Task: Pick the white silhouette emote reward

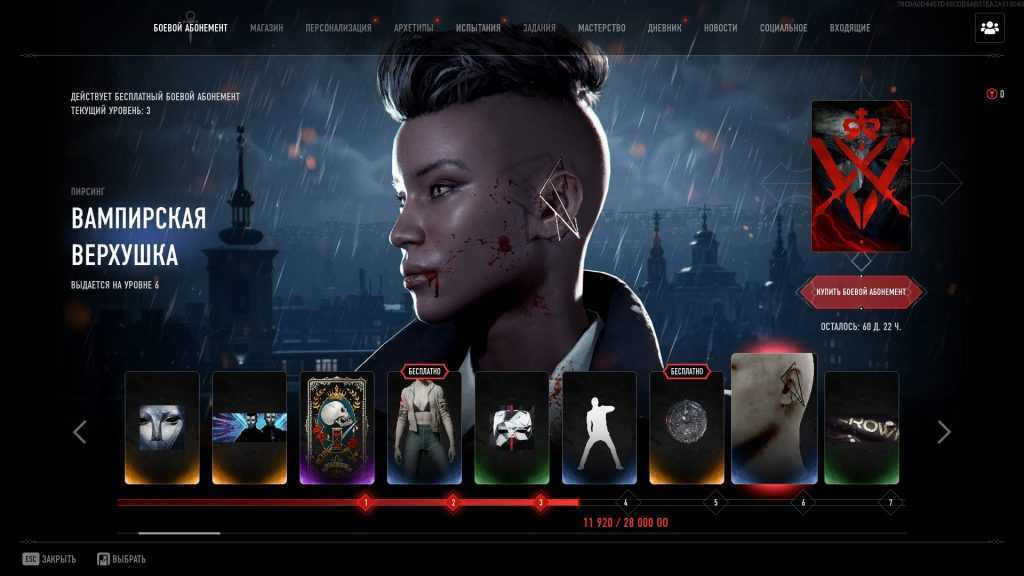Action: click(599, 428)
